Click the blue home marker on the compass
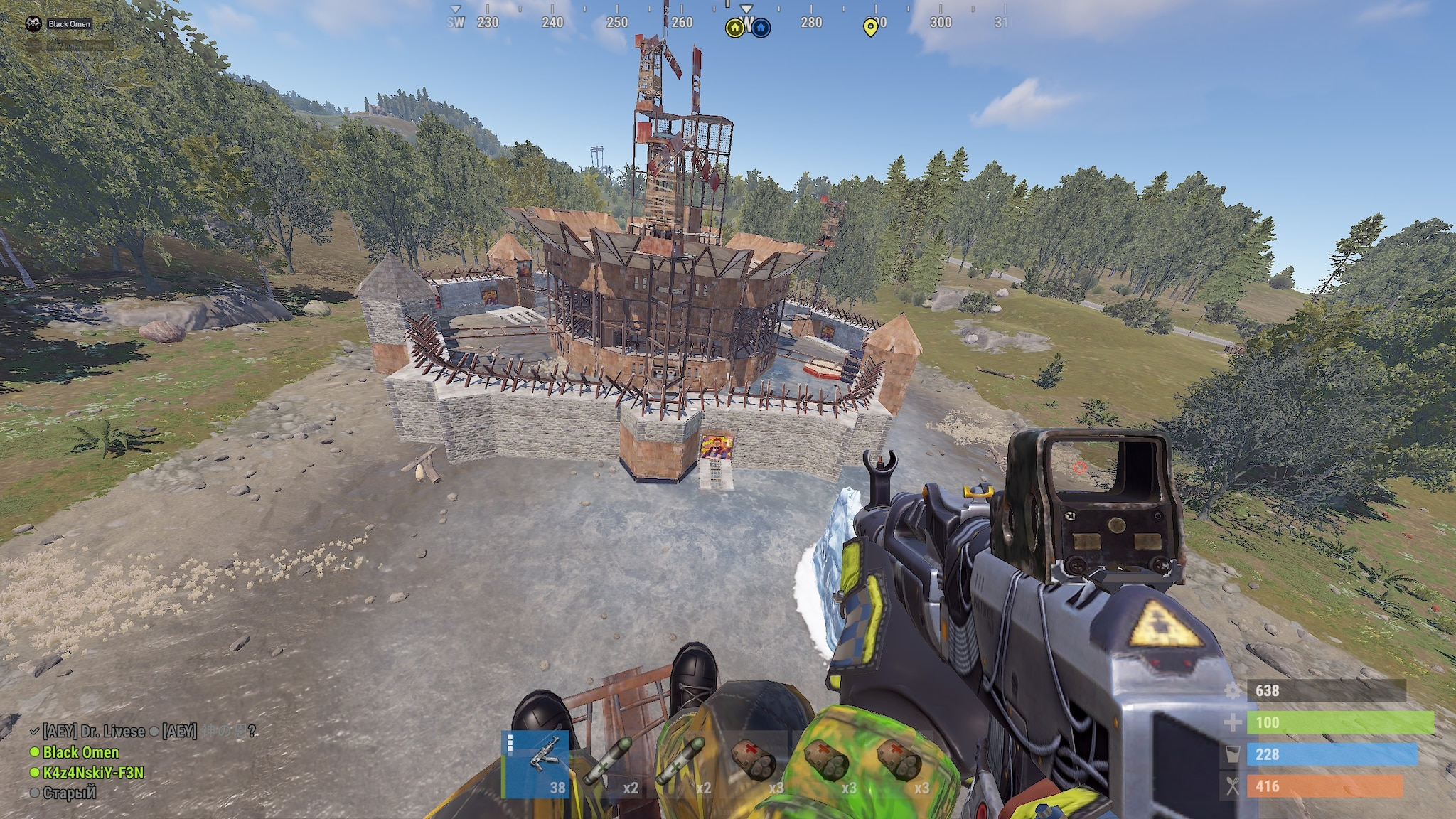 [x=761, y=28]
